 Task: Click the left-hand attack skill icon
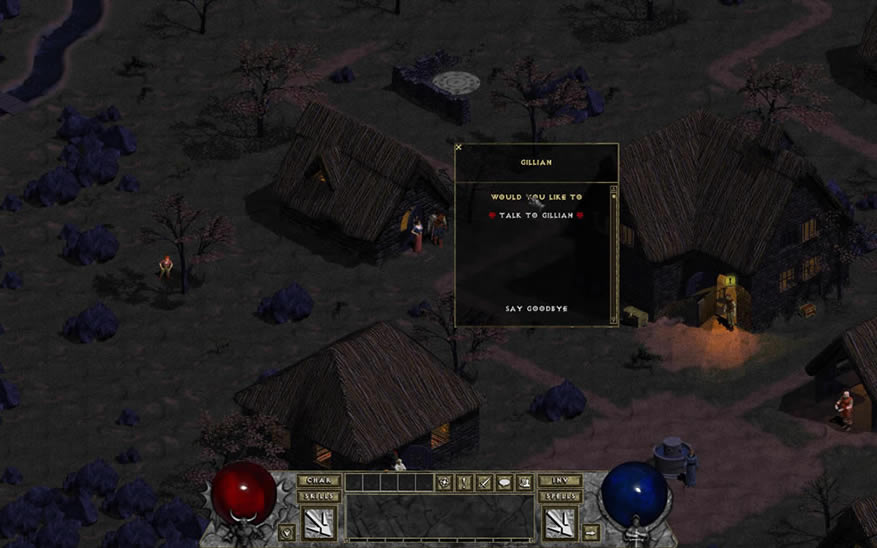320,523
